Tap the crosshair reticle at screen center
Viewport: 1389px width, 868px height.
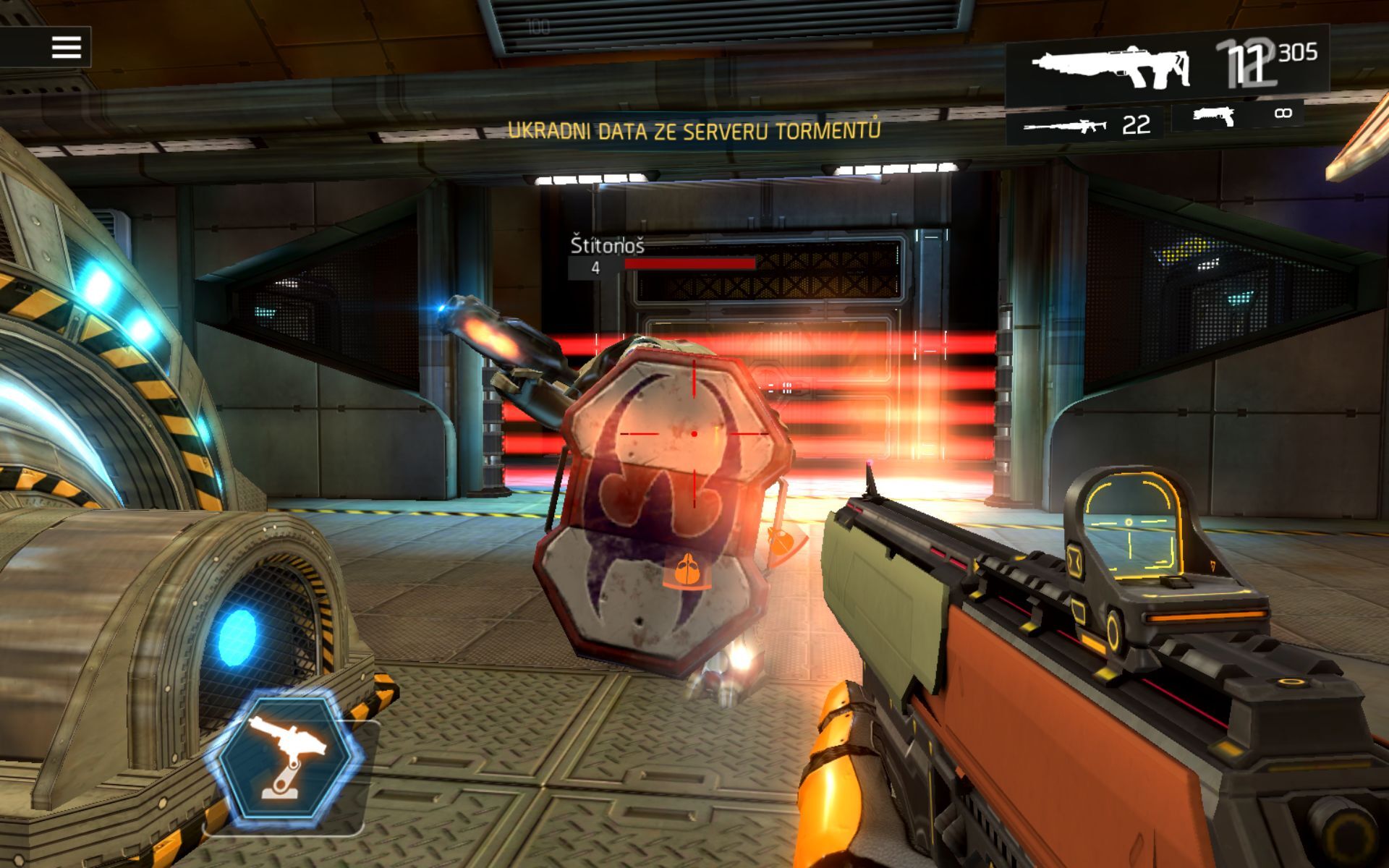click(694, 434)
